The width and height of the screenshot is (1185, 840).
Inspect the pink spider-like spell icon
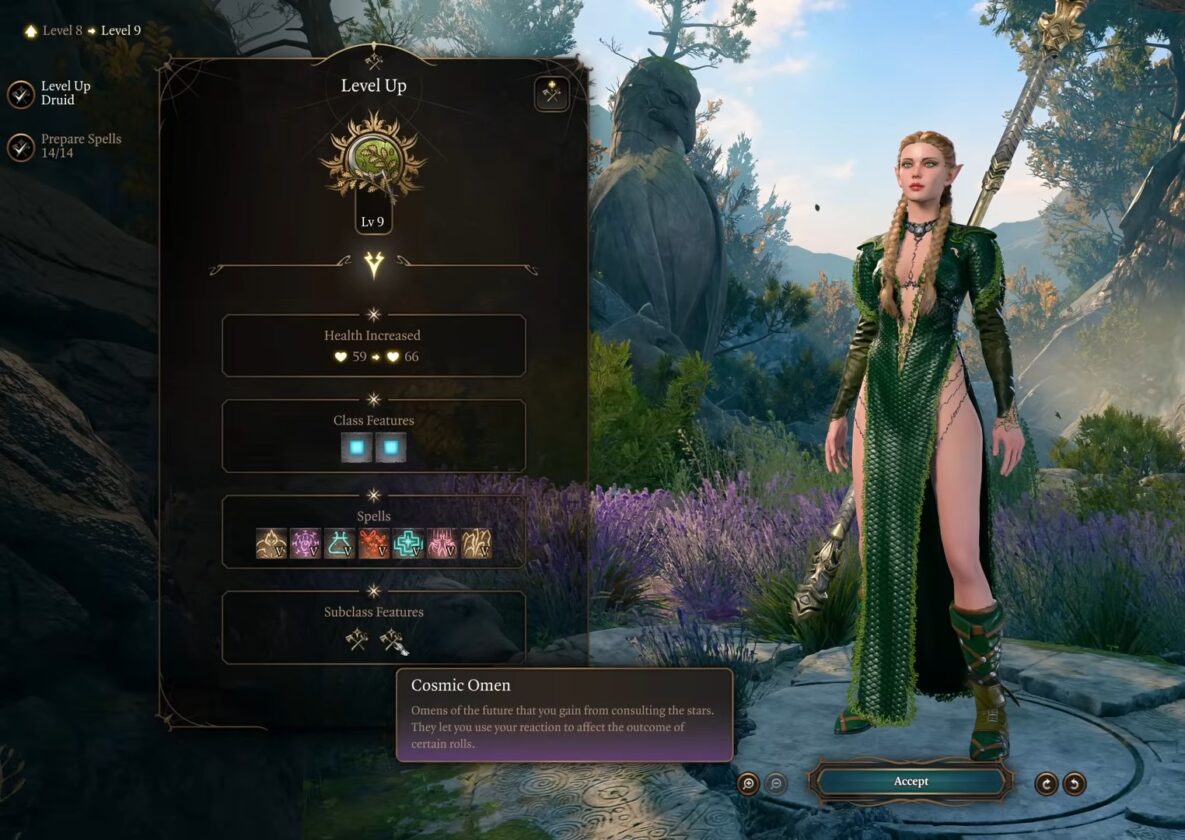[x=441, y=543]
